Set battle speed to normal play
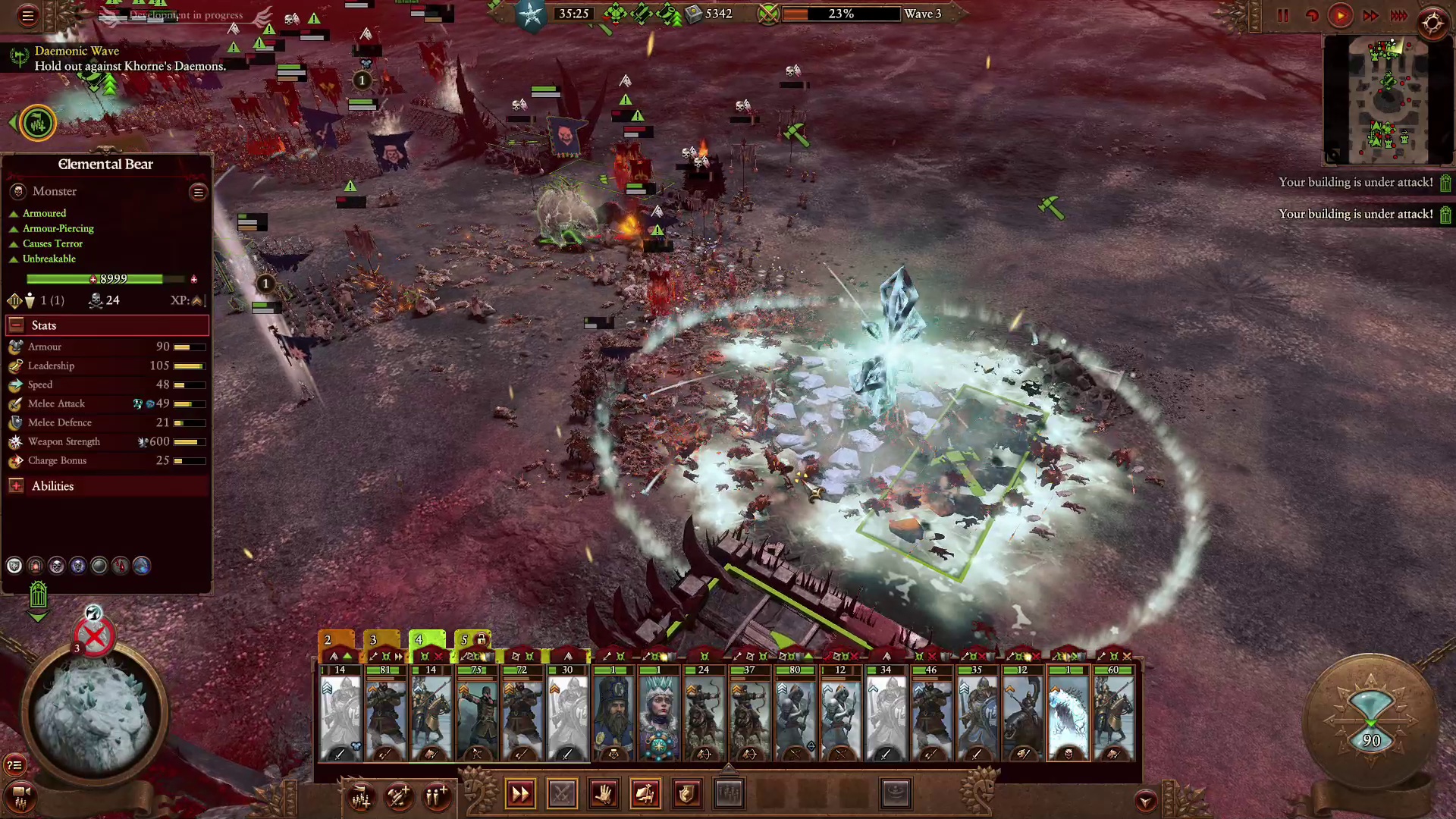 1341,16
